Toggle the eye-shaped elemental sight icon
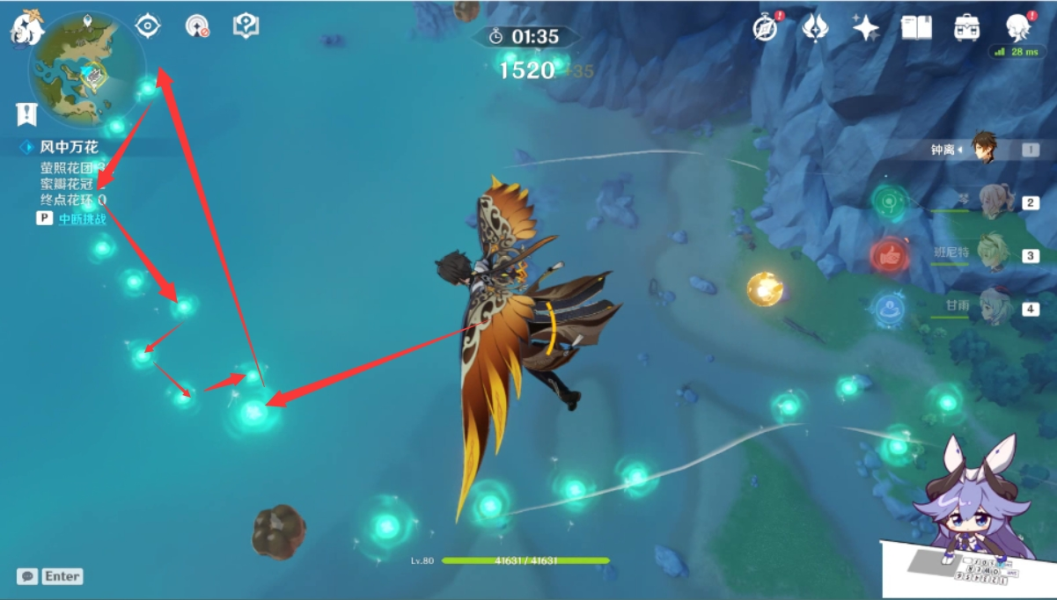 point(147,26)
